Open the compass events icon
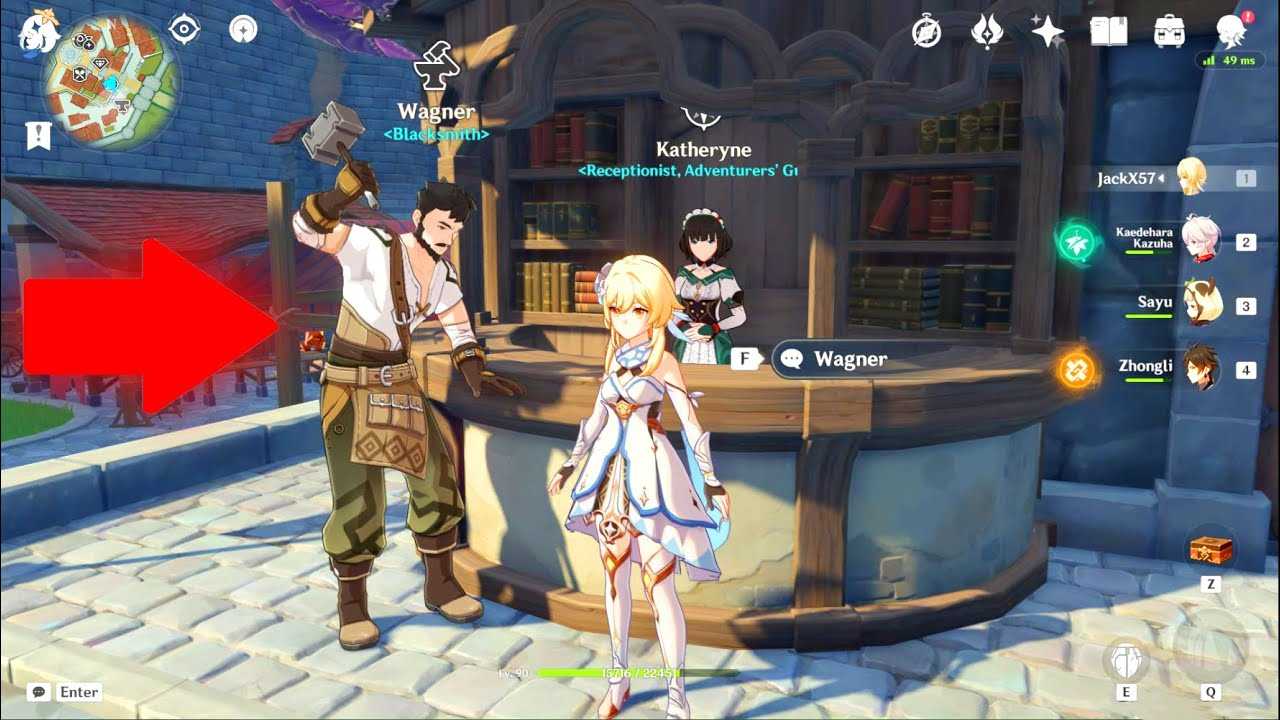 pyautogui.click(x=927, y=33)
